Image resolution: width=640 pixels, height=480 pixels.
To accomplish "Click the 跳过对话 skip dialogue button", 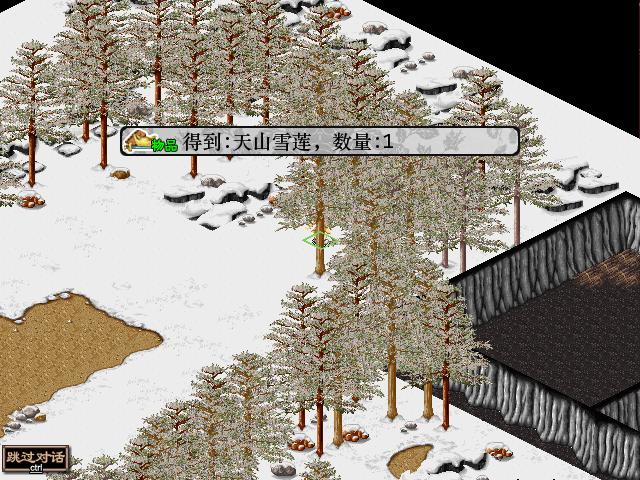I will (36, 458).
